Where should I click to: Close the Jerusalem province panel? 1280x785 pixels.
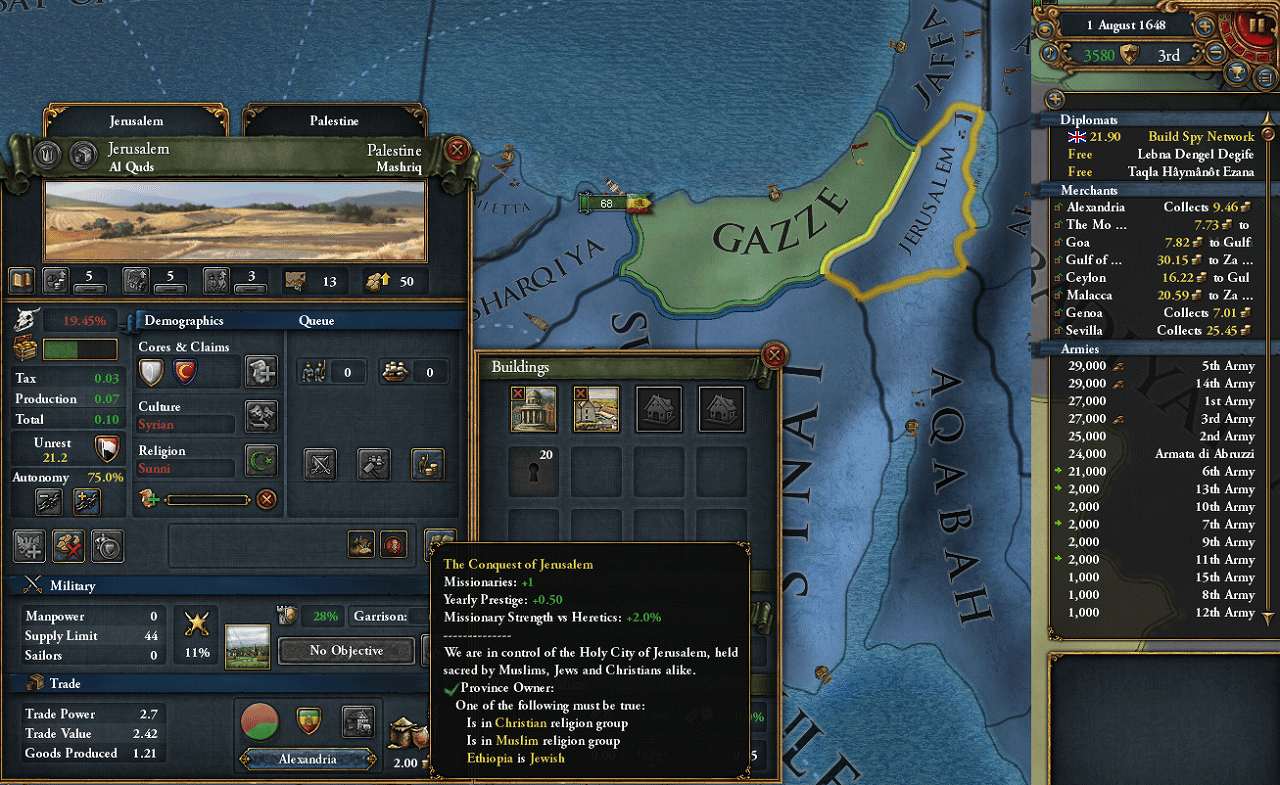pyautogui.click(x=457, y=151)
